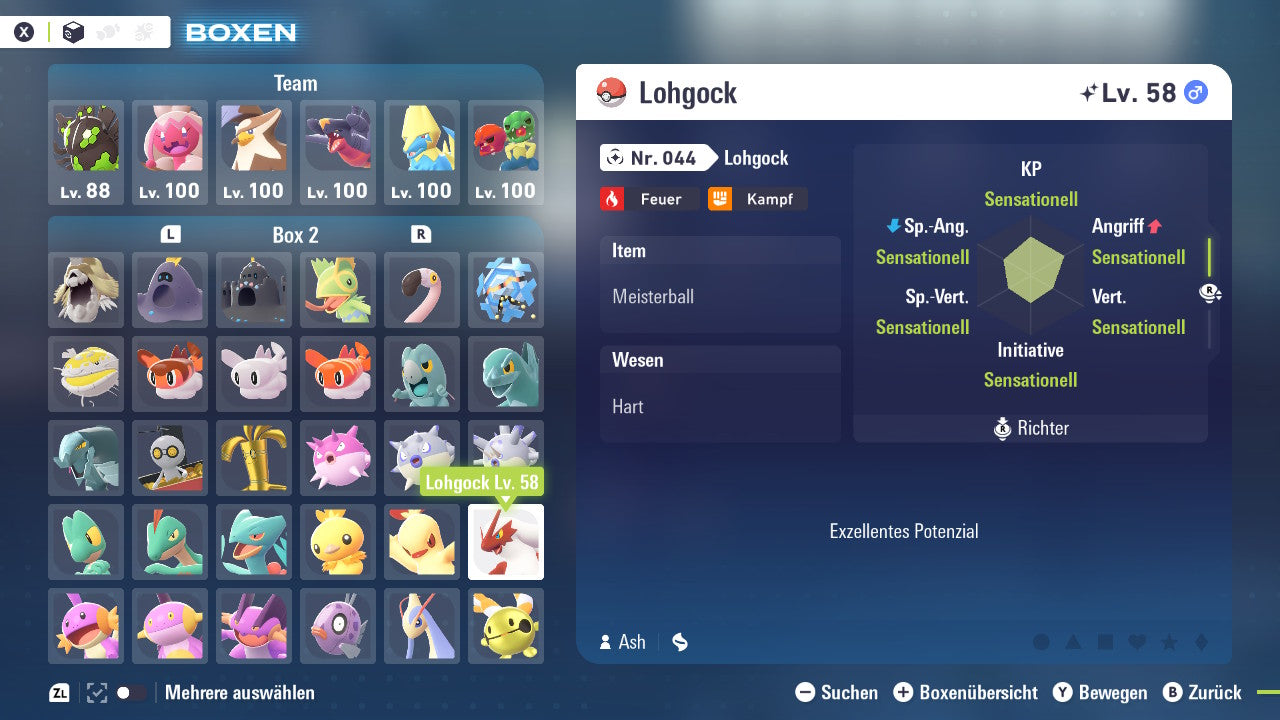This screenshot has width=1280, height=720.
Task: Switch to the Team panel
Action: 295,83
